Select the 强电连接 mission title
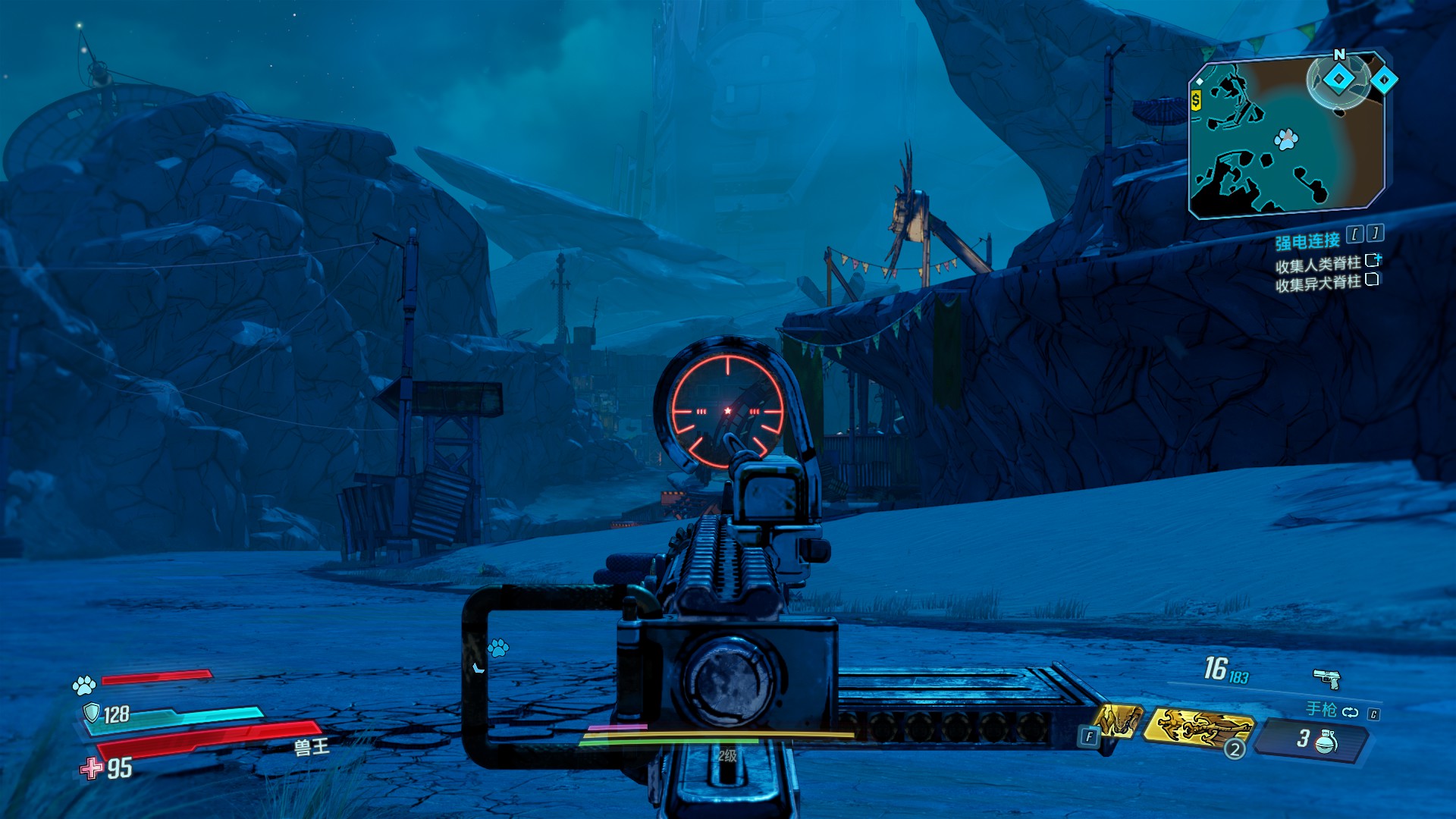1456x819 pixels. tap(1307, 241)
